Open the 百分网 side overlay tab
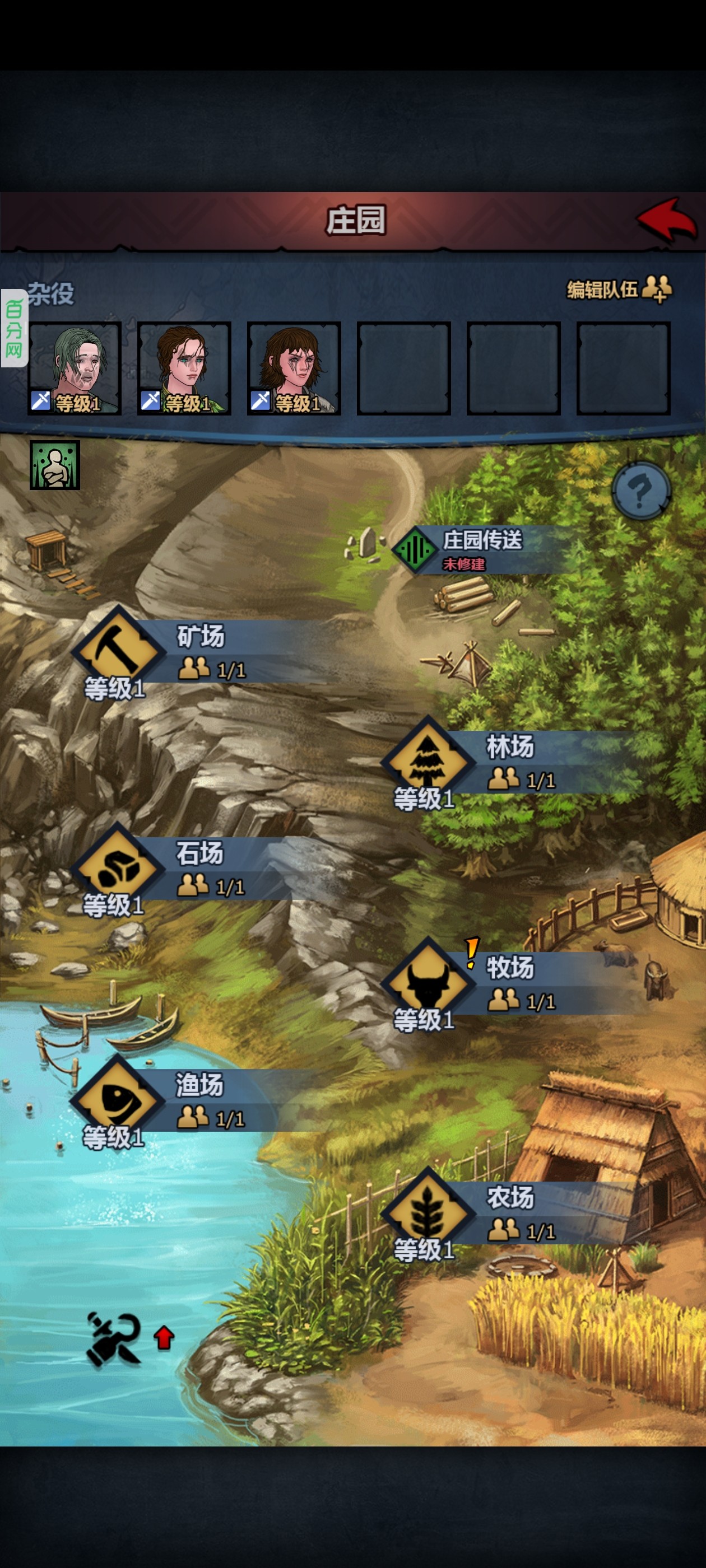This screenshot has width=706, height=1568. point(14,329)
